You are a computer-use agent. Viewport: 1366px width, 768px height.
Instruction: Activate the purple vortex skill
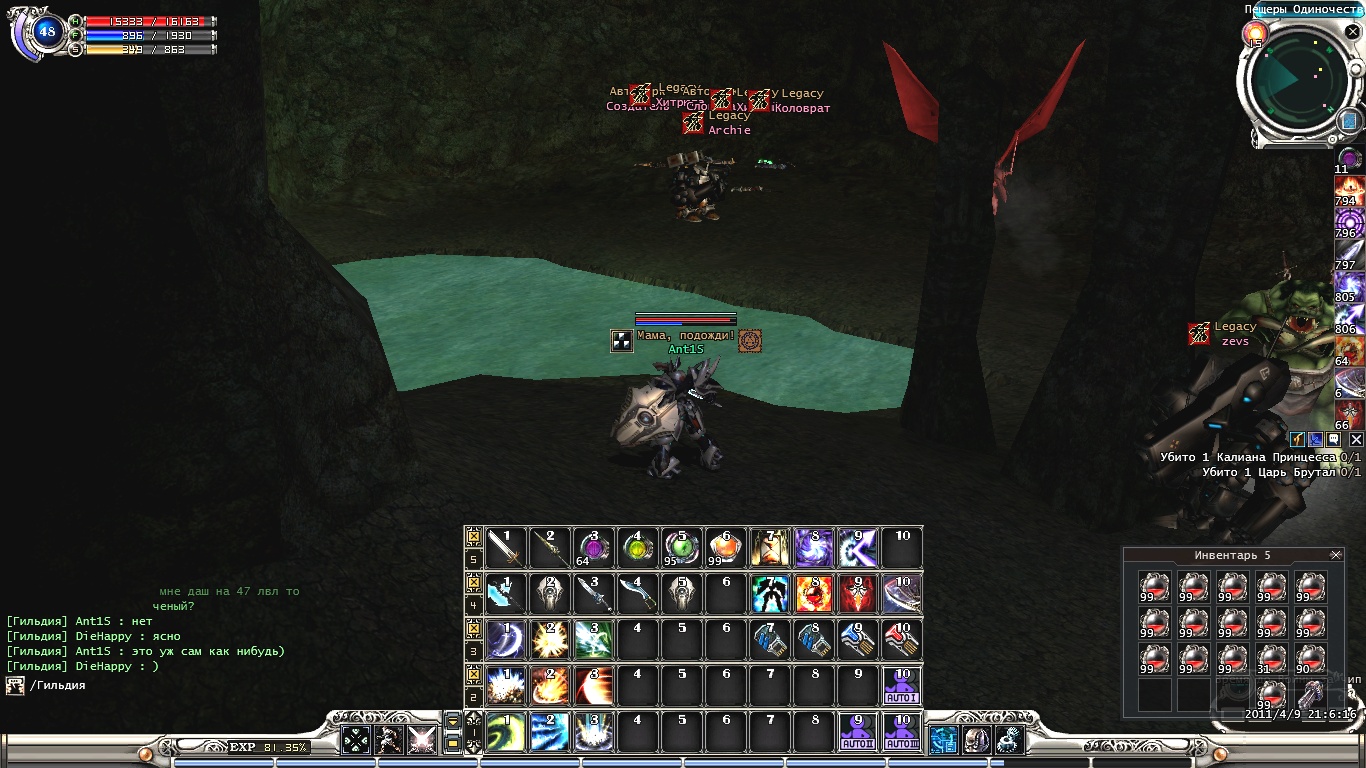pyautogui.click(x=814, y=548)
